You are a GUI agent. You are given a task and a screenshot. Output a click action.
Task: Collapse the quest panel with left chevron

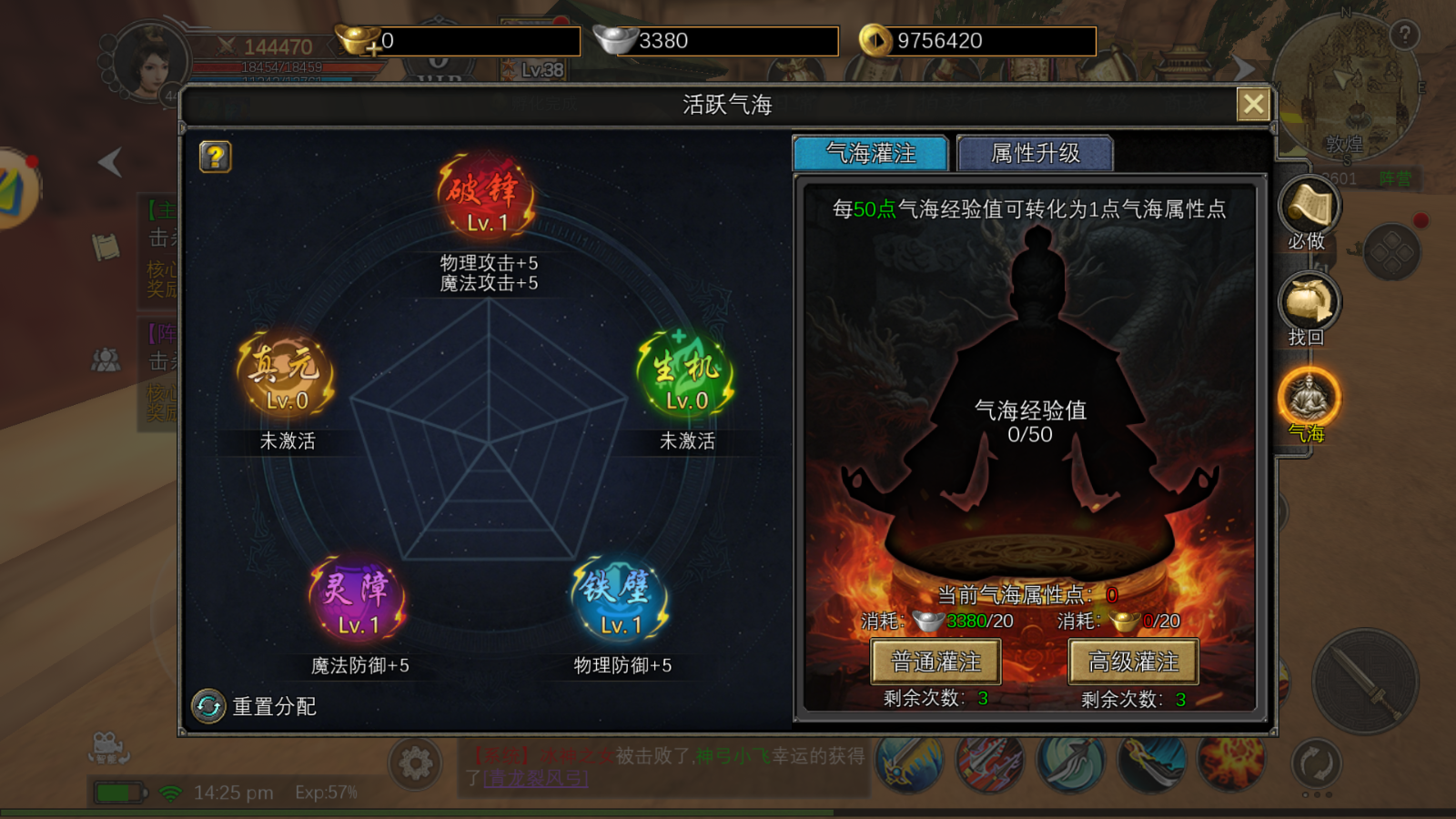pyautogui.click(x=109, y=162)
